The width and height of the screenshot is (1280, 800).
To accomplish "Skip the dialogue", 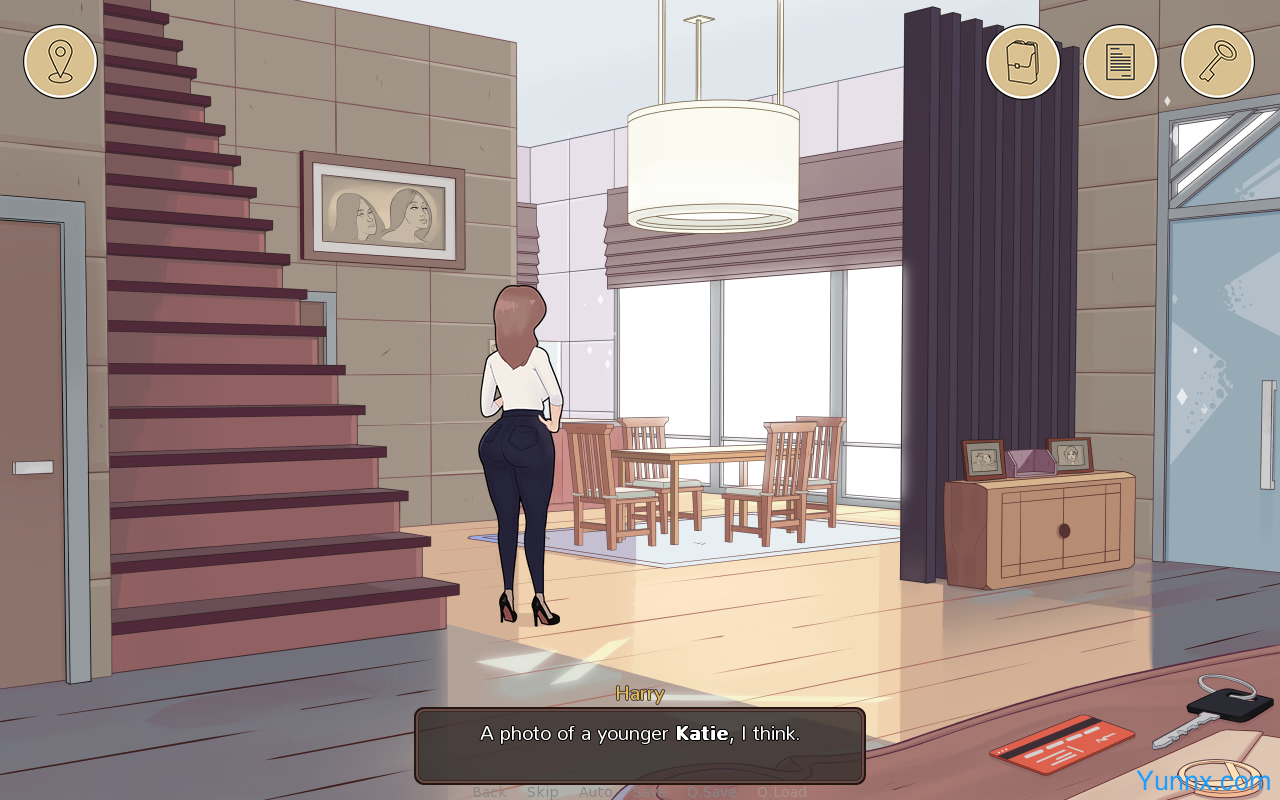I will pos(543,792).
